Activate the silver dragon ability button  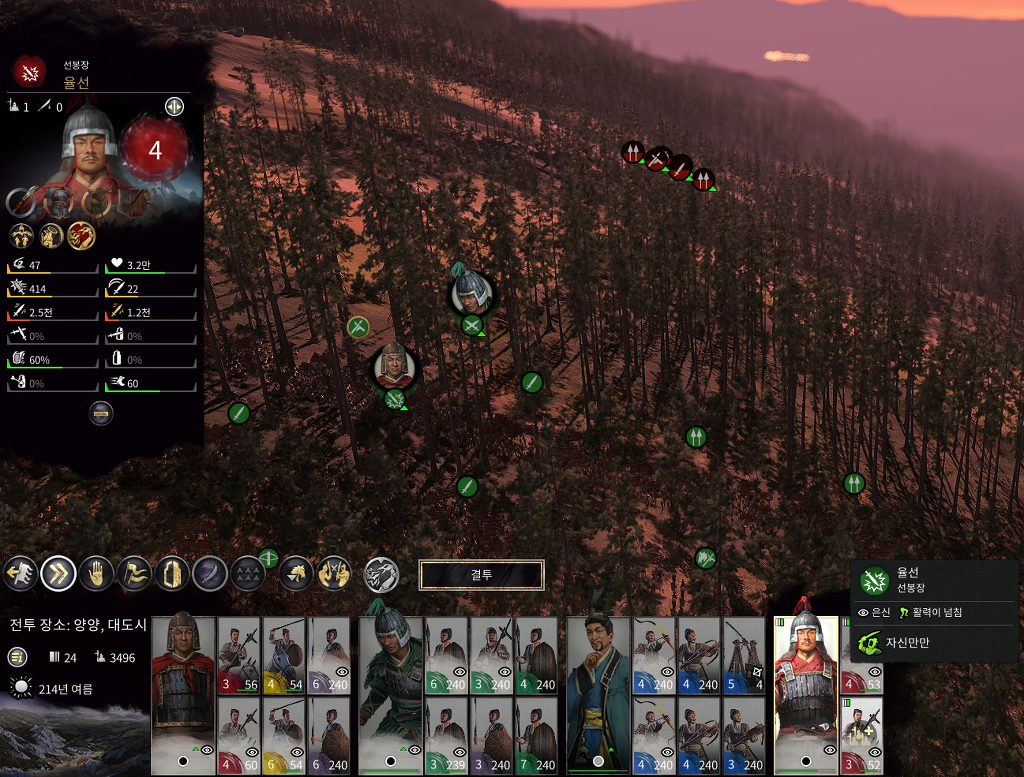(x=381, y=574)
